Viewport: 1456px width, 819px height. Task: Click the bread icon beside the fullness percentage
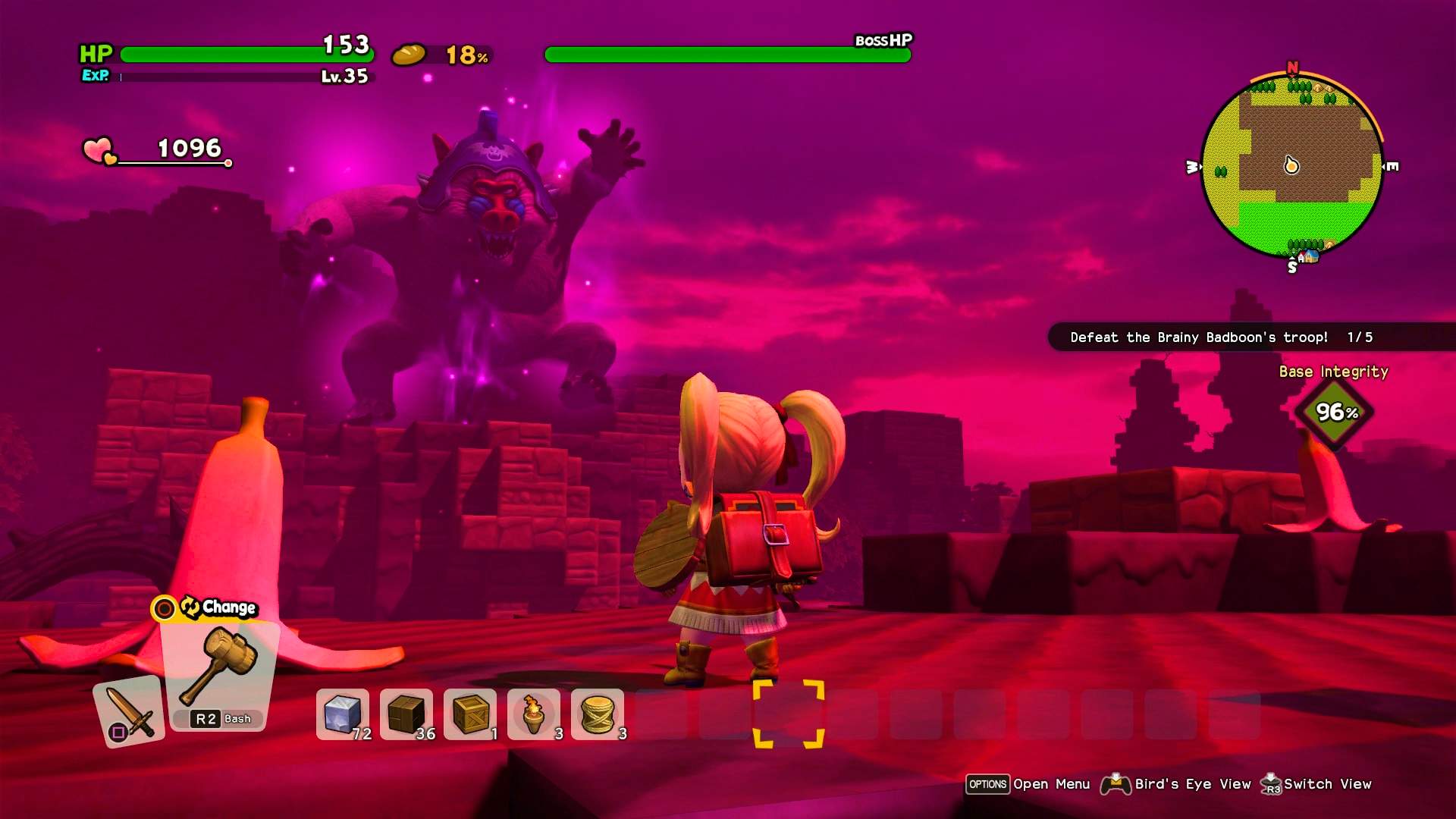tap(407, 55)
